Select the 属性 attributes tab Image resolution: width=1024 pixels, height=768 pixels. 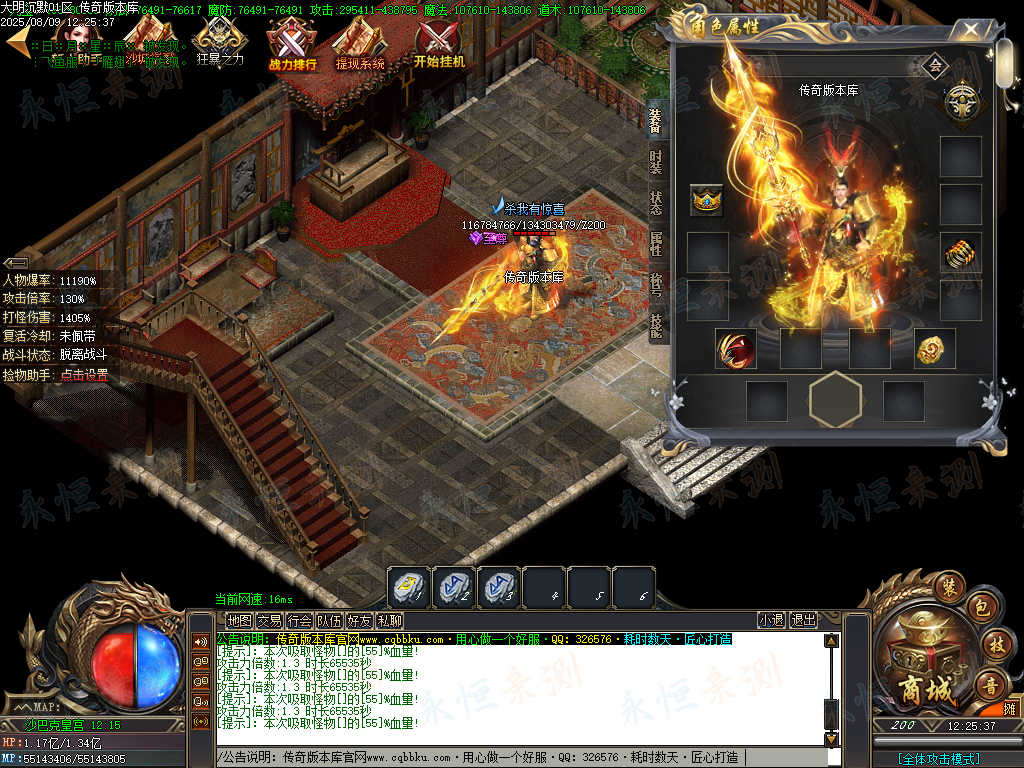point(655,244)
